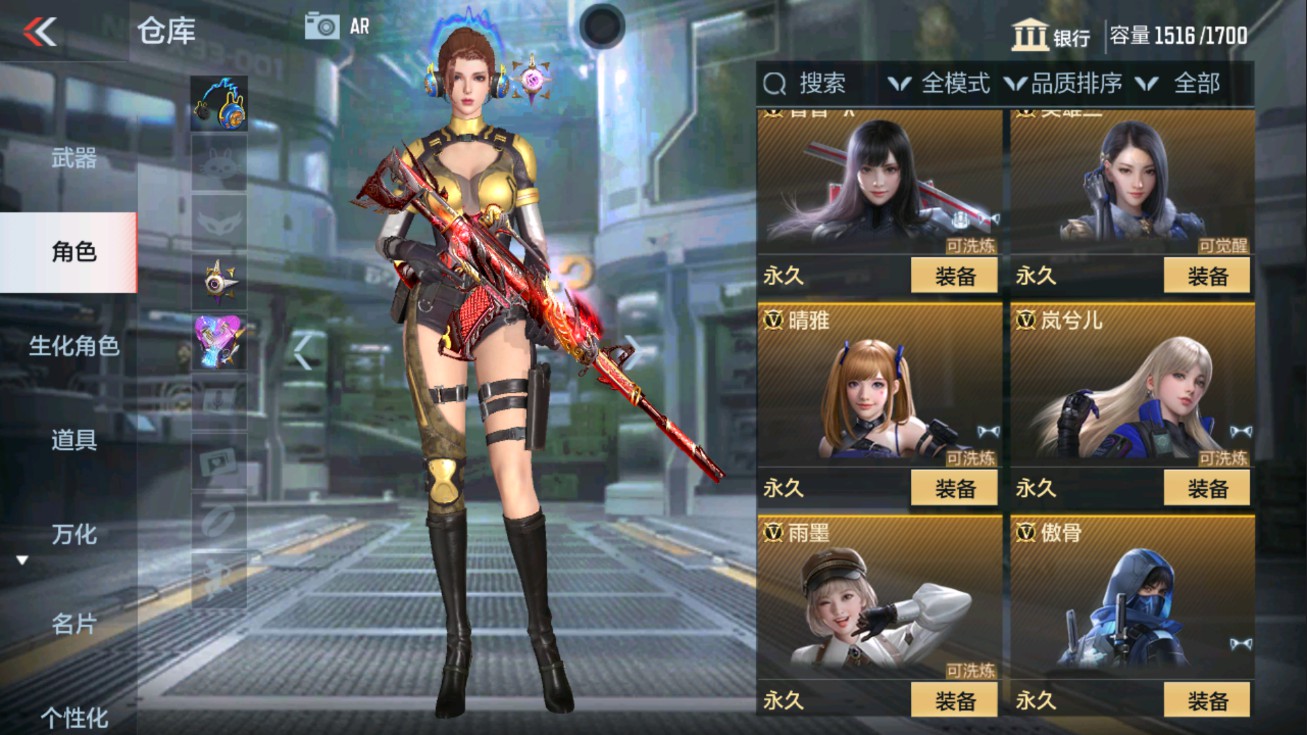Open the 品质排序 sorting dropdown

1079,84
